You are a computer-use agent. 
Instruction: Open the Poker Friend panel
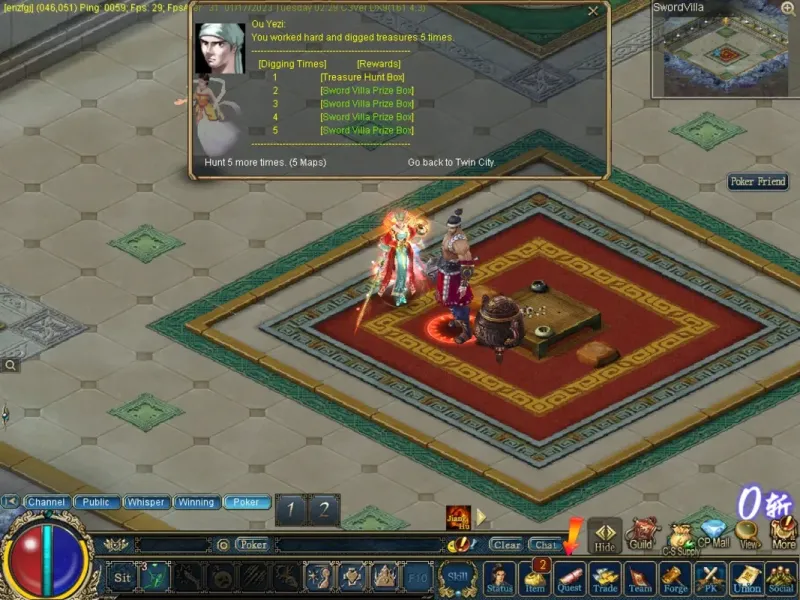click(x=758, y=182)
